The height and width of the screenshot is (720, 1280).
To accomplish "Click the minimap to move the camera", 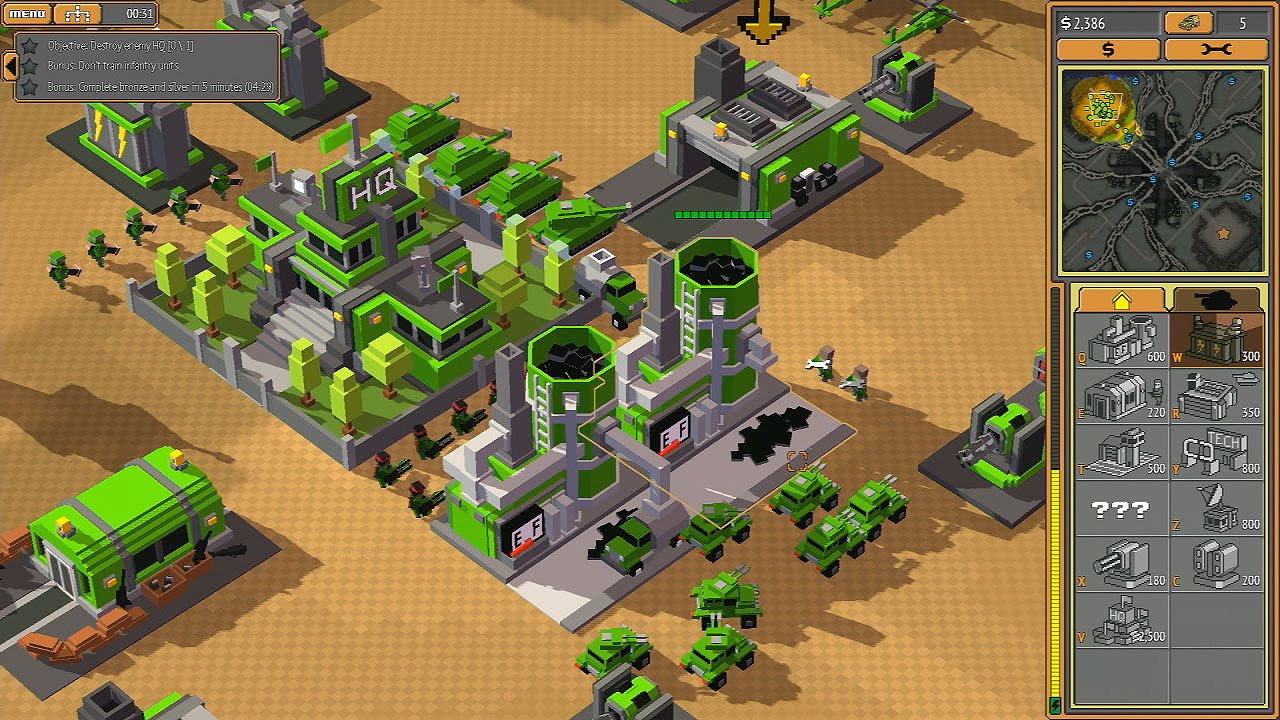I will pos(1161,171).
